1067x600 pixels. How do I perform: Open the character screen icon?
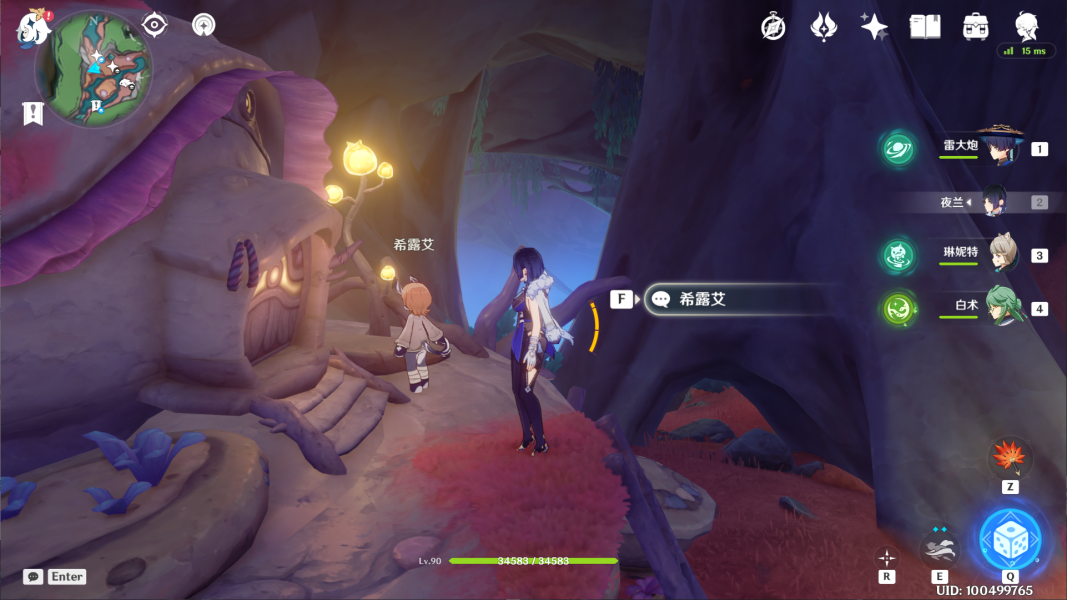tap(1026, 27)
